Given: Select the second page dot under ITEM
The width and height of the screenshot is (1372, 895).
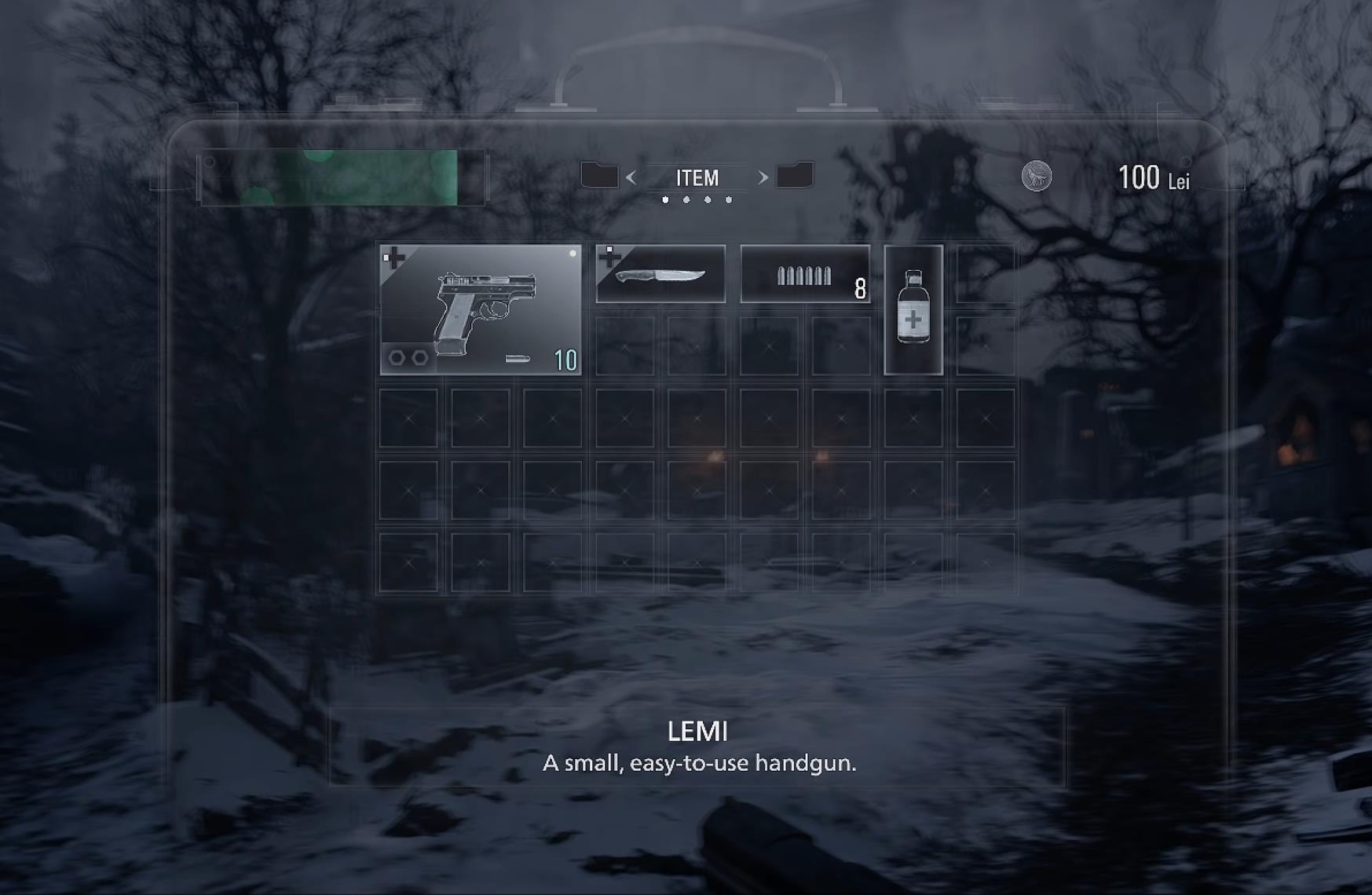Looking at the screenshot, I should (x=686, y=199).
